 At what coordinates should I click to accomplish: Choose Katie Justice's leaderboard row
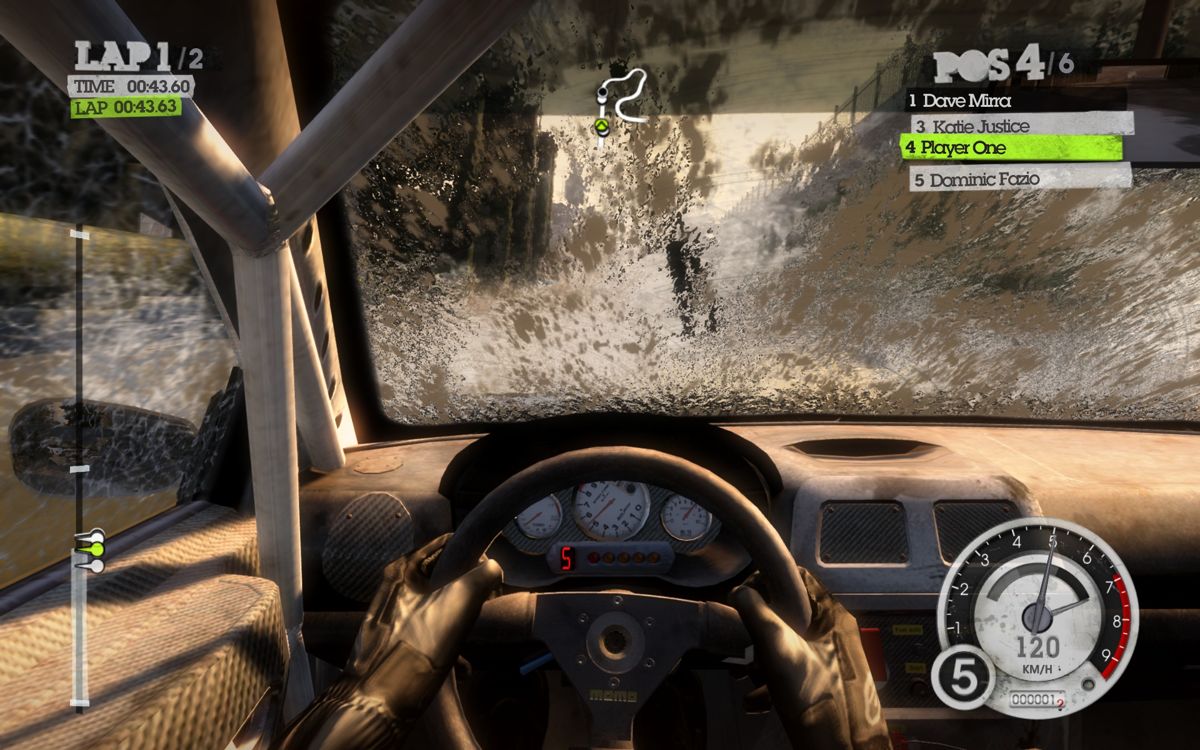click(1020, 126)
